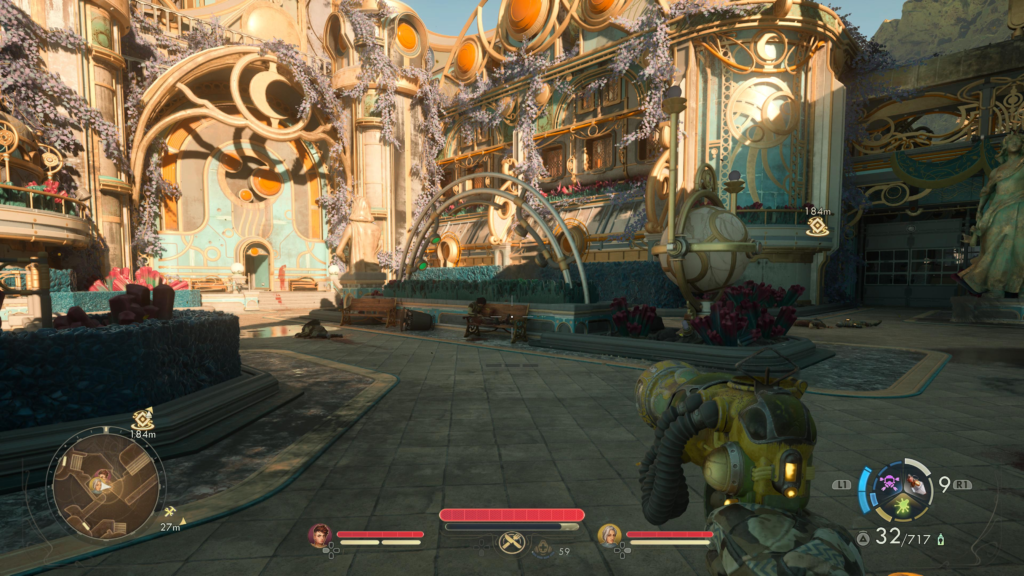The image size is (1024, 576).
Task: Choose the grenade ability in the wheel
Action: [914, 484]
